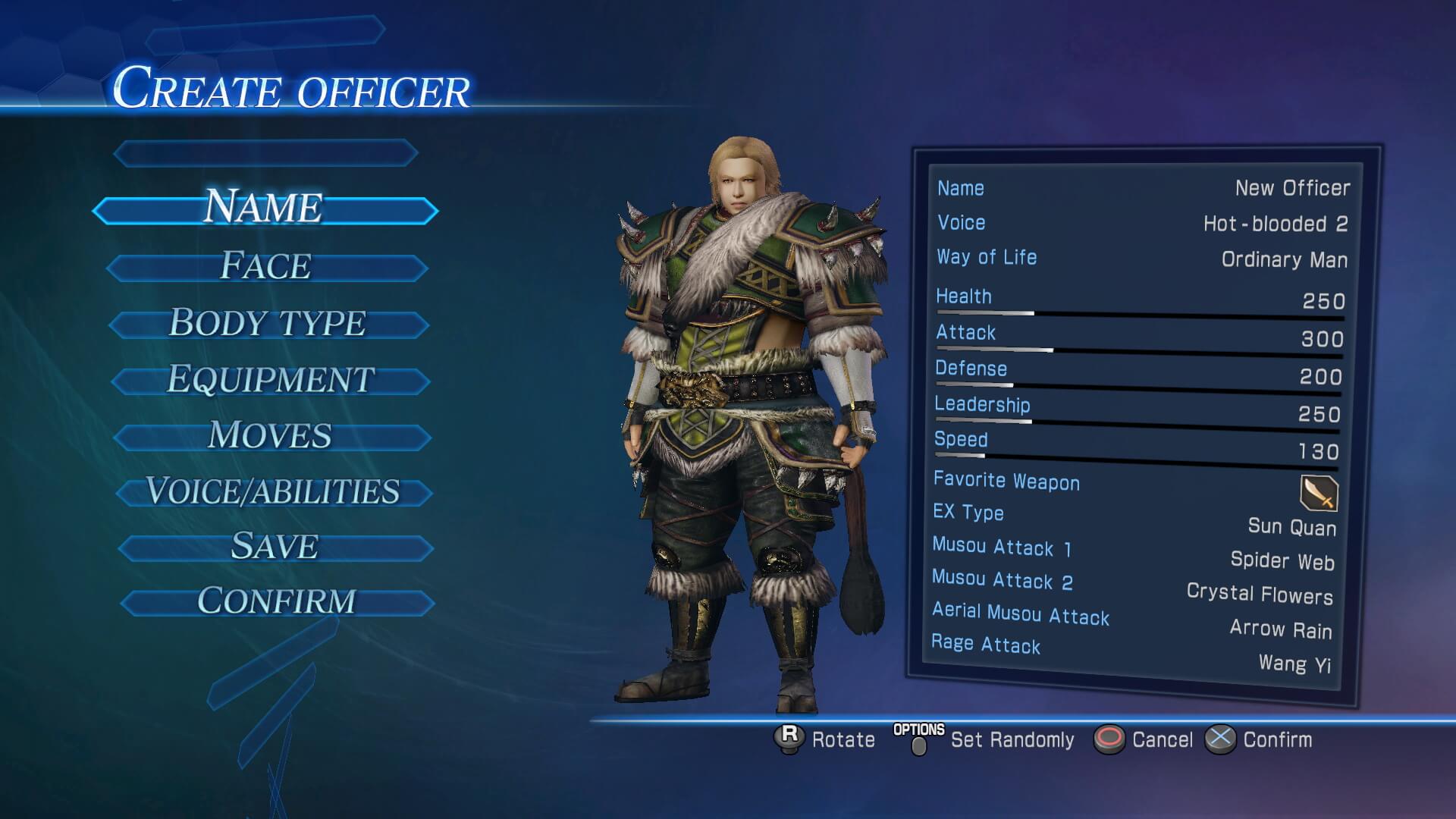Open Voice/Abilities settings
Viewport: 1456px width, 819px height.
click(x=273, y=492)
